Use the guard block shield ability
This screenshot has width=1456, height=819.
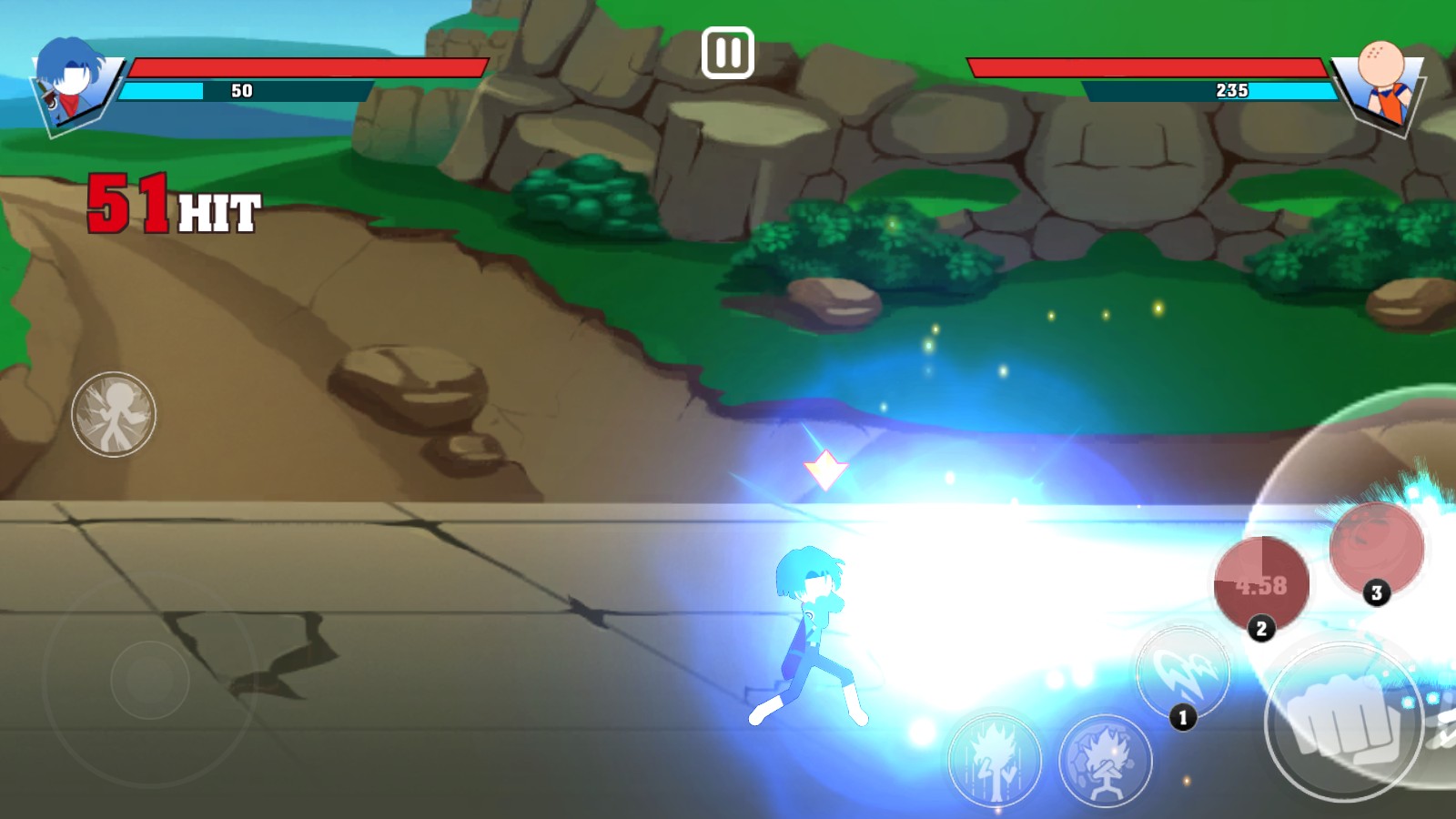[x=1106, y=761]
